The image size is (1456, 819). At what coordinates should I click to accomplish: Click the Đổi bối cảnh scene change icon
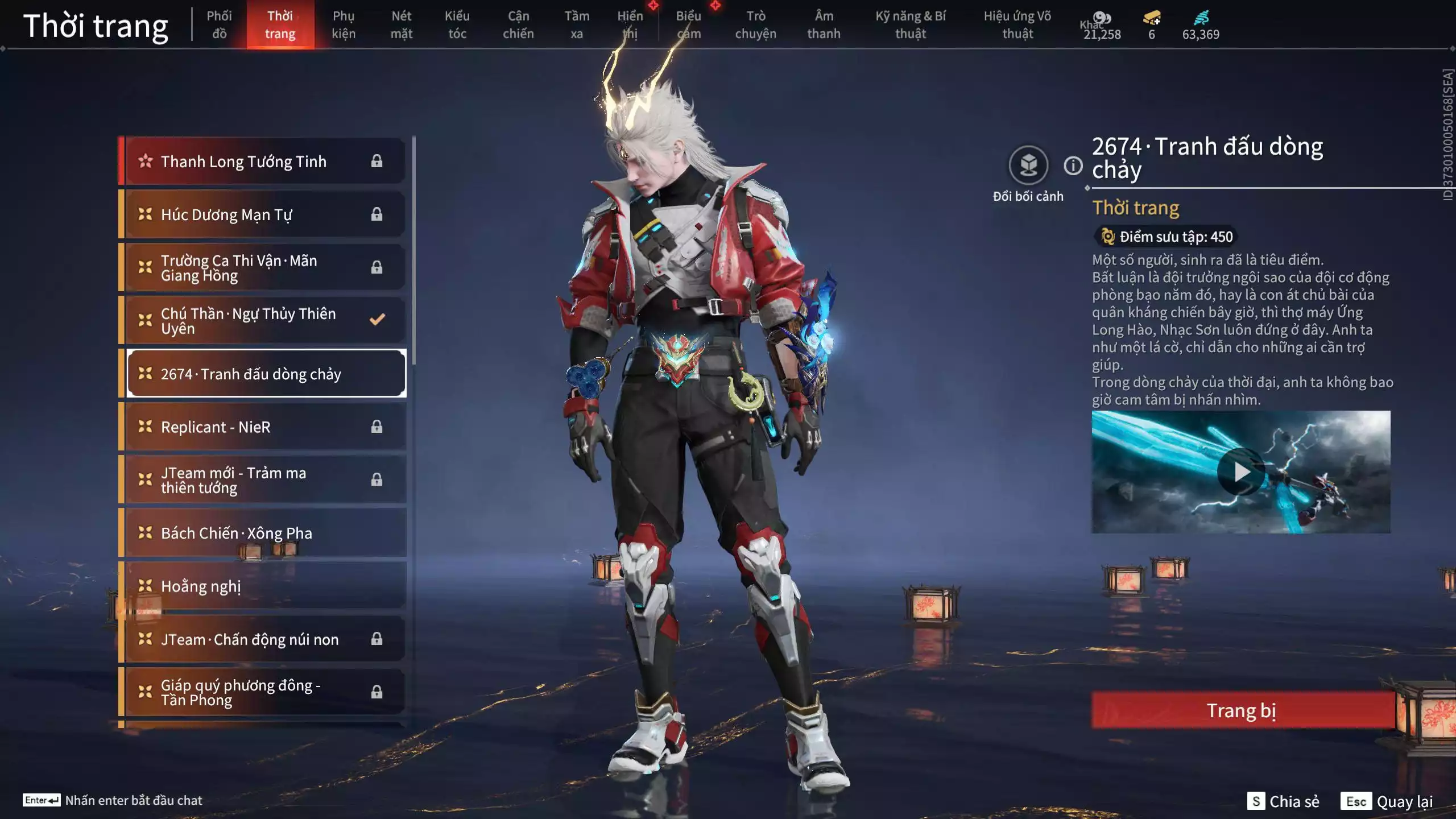[x=1028, y=166]
